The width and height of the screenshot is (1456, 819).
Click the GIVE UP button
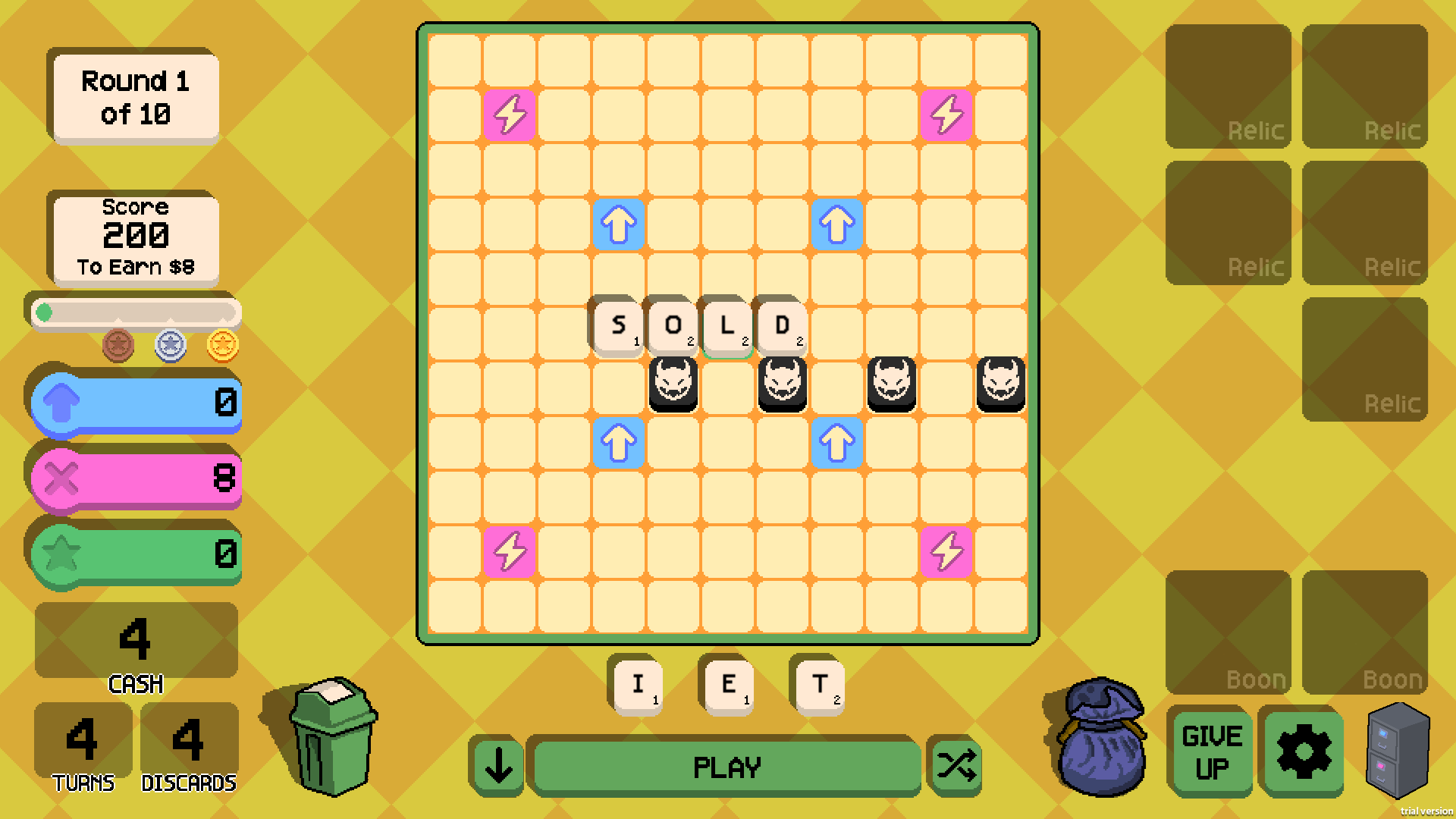coord(1210,751)
